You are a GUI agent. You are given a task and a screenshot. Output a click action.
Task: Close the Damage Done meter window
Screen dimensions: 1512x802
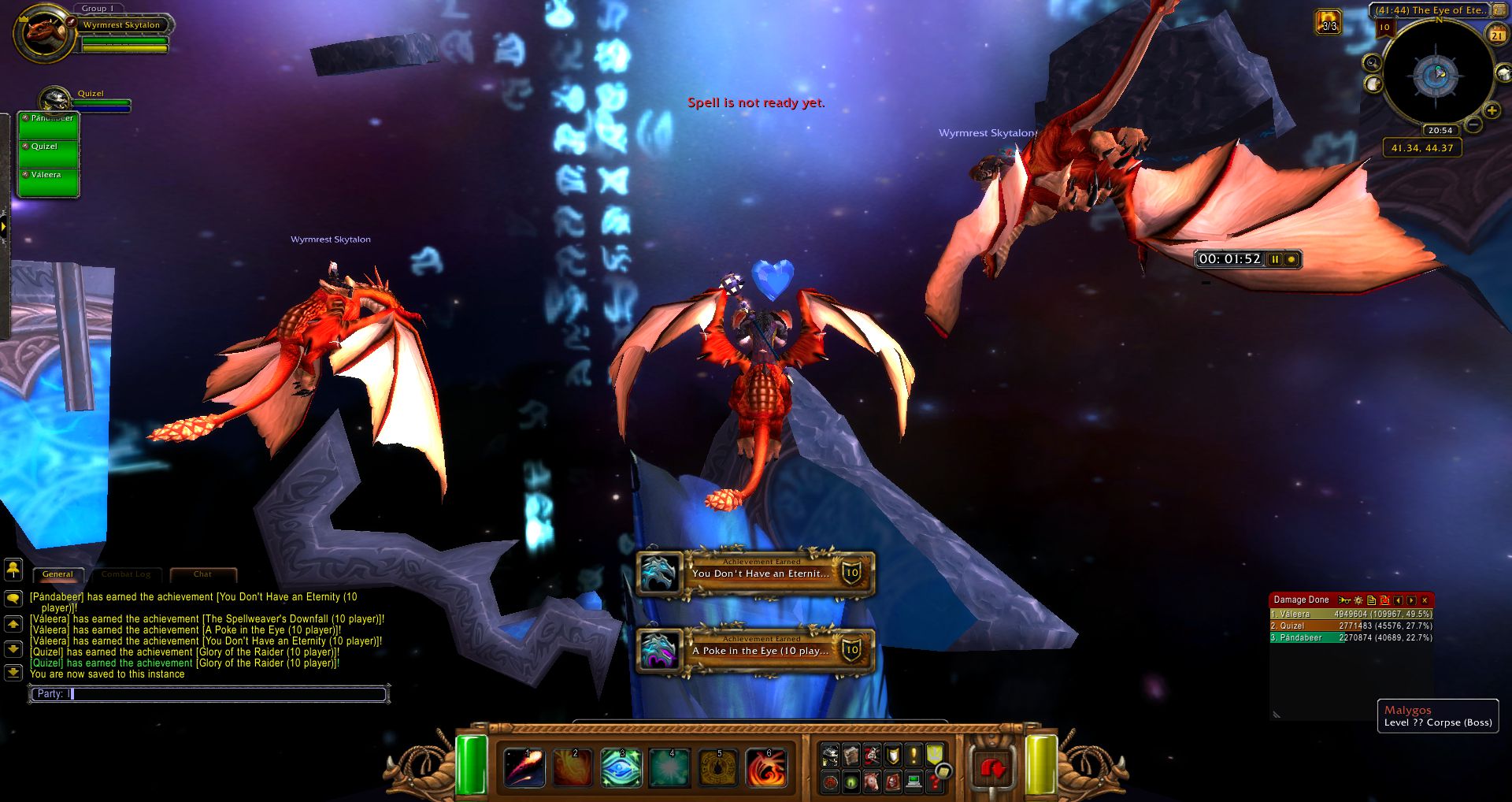click(1425, 600)
